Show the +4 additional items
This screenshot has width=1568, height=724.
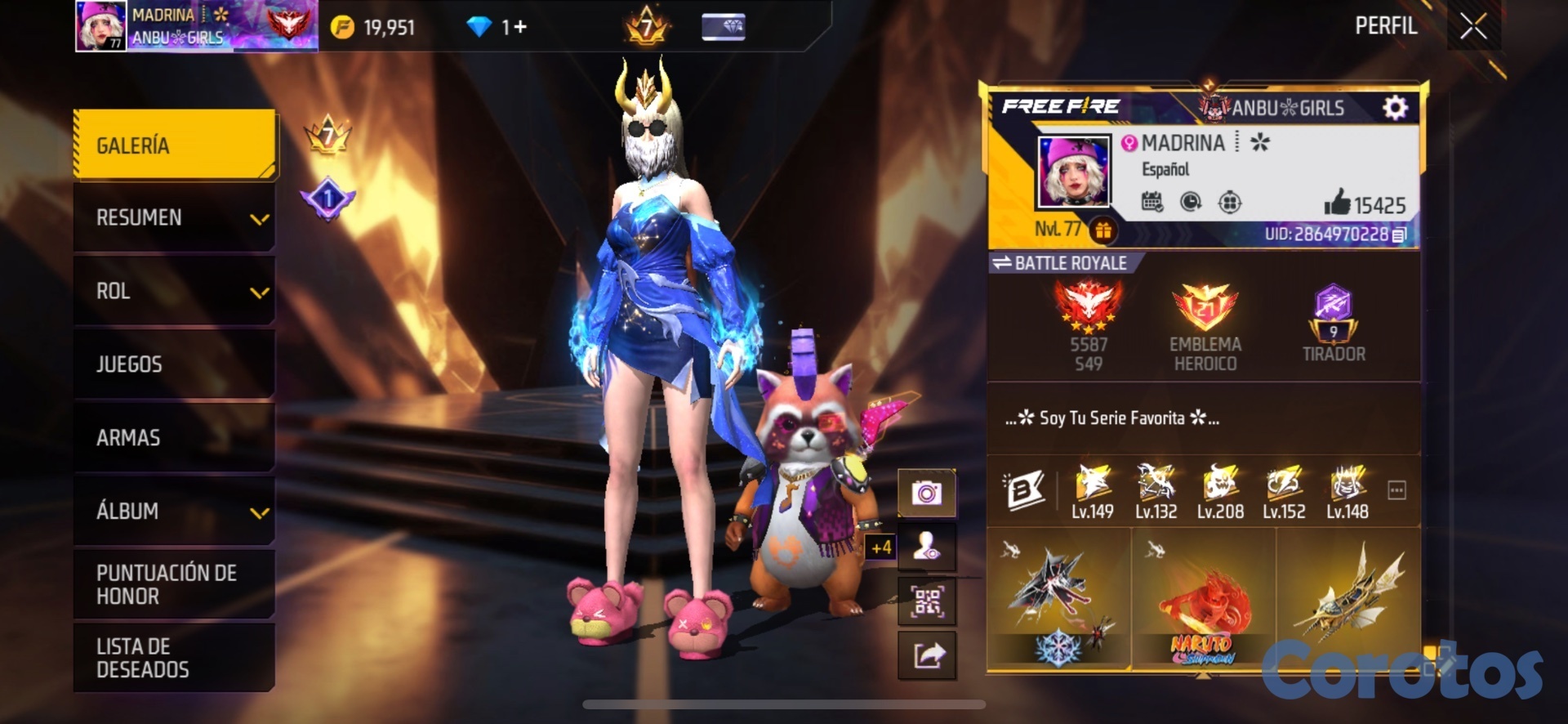(x=881, y=547)
